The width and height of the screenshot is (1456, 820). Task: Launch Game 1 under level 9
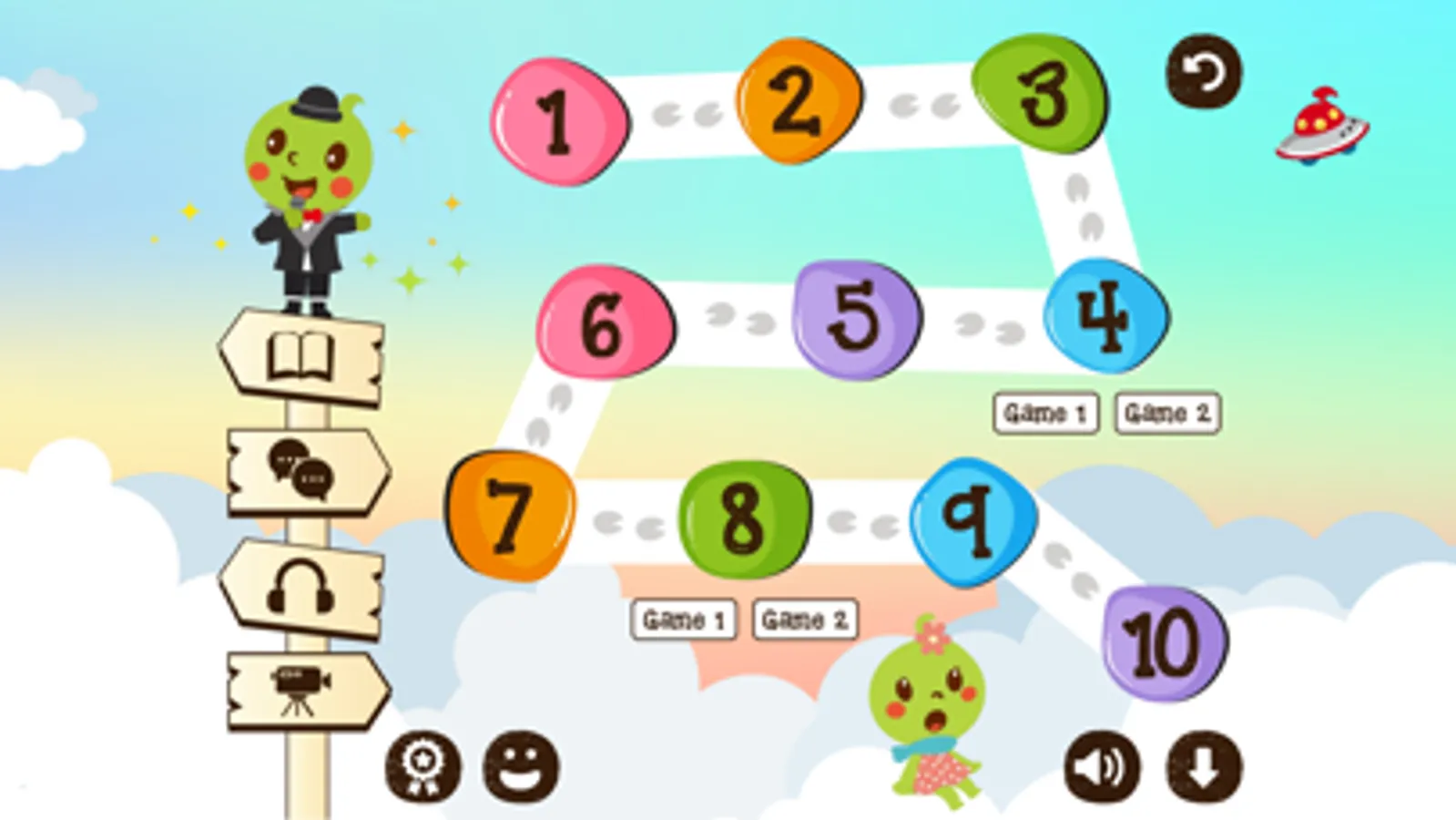point(686,620)
